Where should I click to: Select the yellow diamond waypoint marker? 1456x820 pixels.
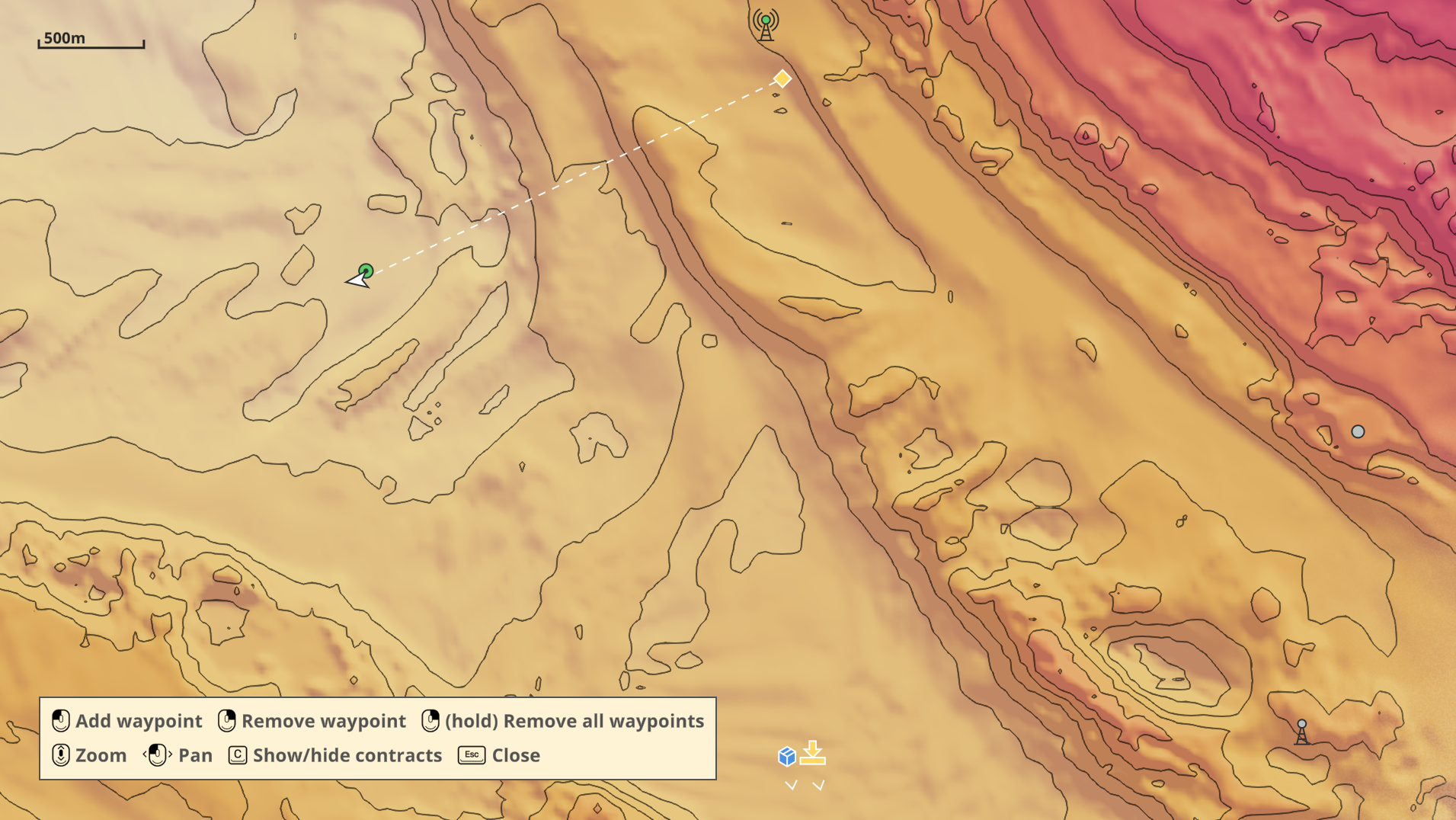(782, 78)
